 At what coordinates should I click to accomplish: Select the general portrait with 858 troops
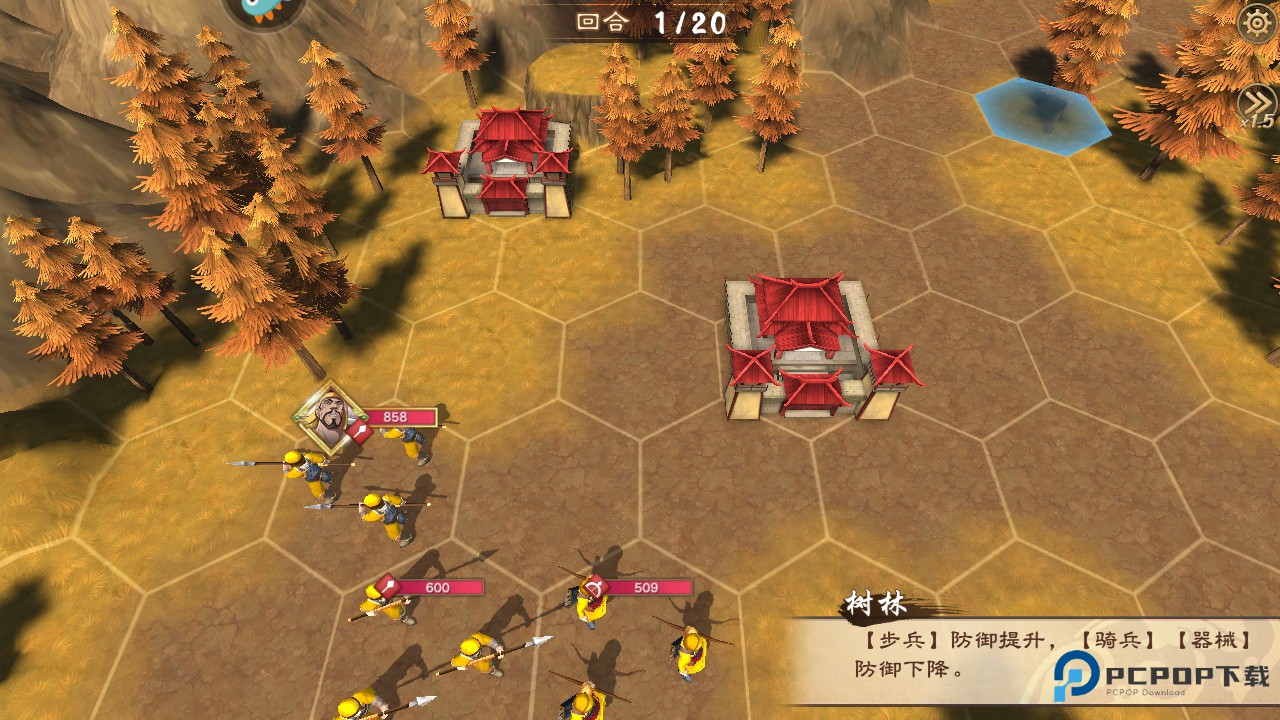click(x=330, y=417)
